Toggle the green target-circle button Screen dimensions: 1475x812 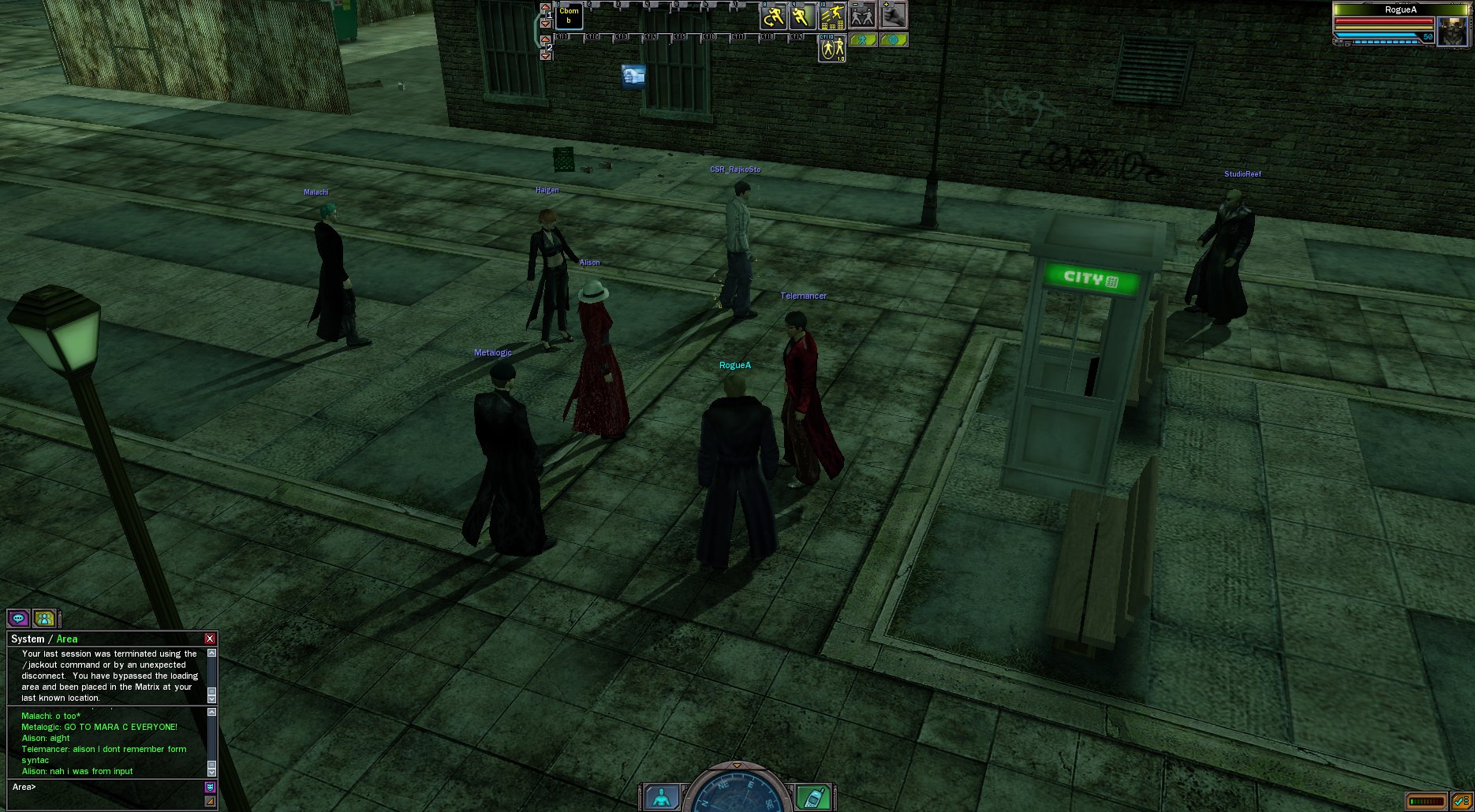point(893,39)
